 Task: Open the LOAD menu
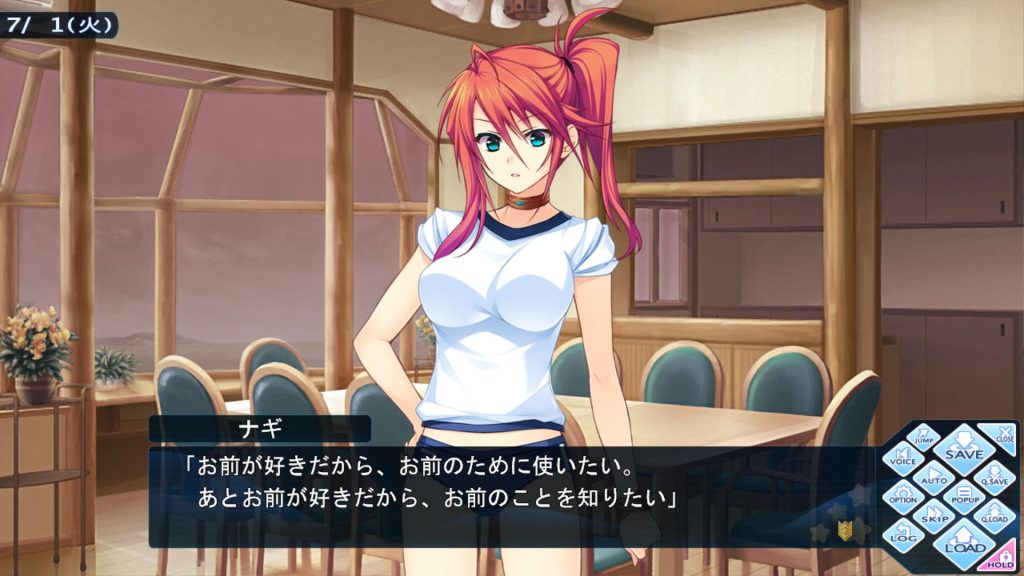click(x=964, y=543)
